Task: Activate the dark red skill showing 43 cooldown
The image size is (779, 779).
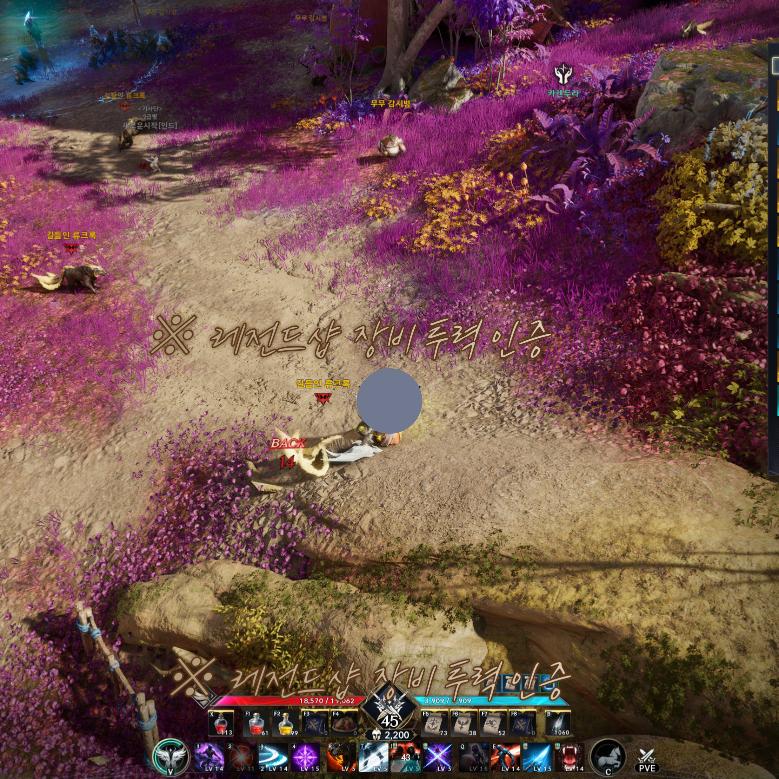Action: 406,756
